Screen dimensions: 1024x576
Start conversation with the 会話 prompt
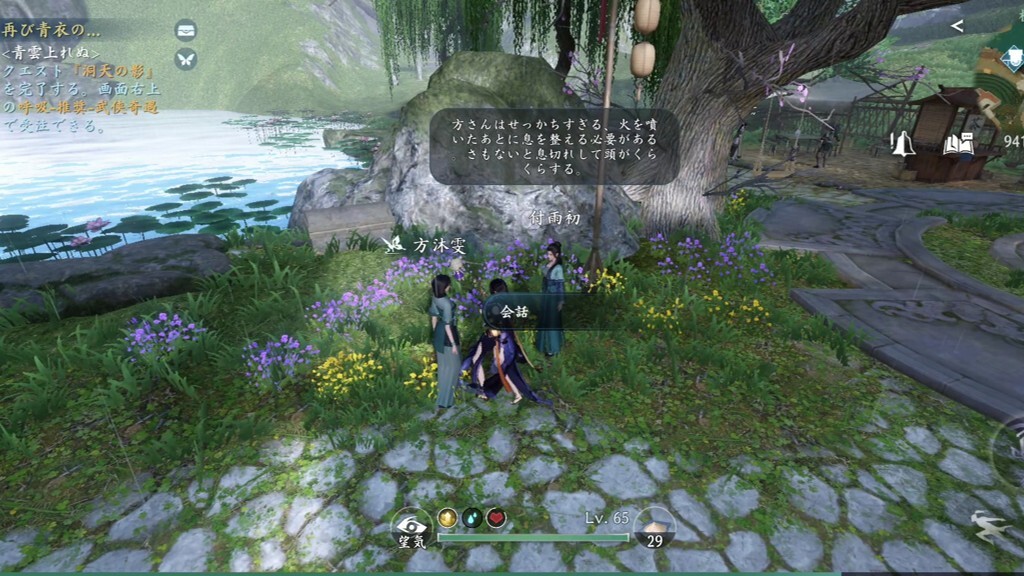click(x=516, y=311)
